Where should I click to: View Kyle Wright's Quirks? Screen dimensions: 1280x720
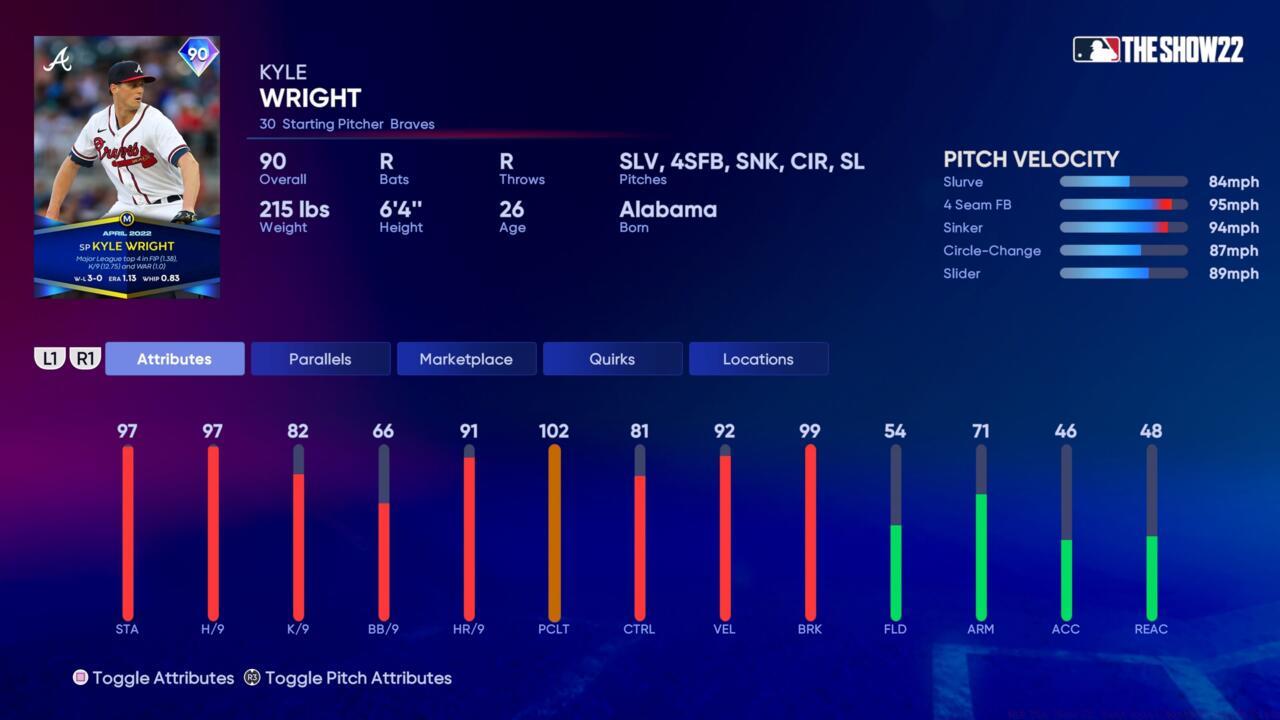click(x=612, y=358)
